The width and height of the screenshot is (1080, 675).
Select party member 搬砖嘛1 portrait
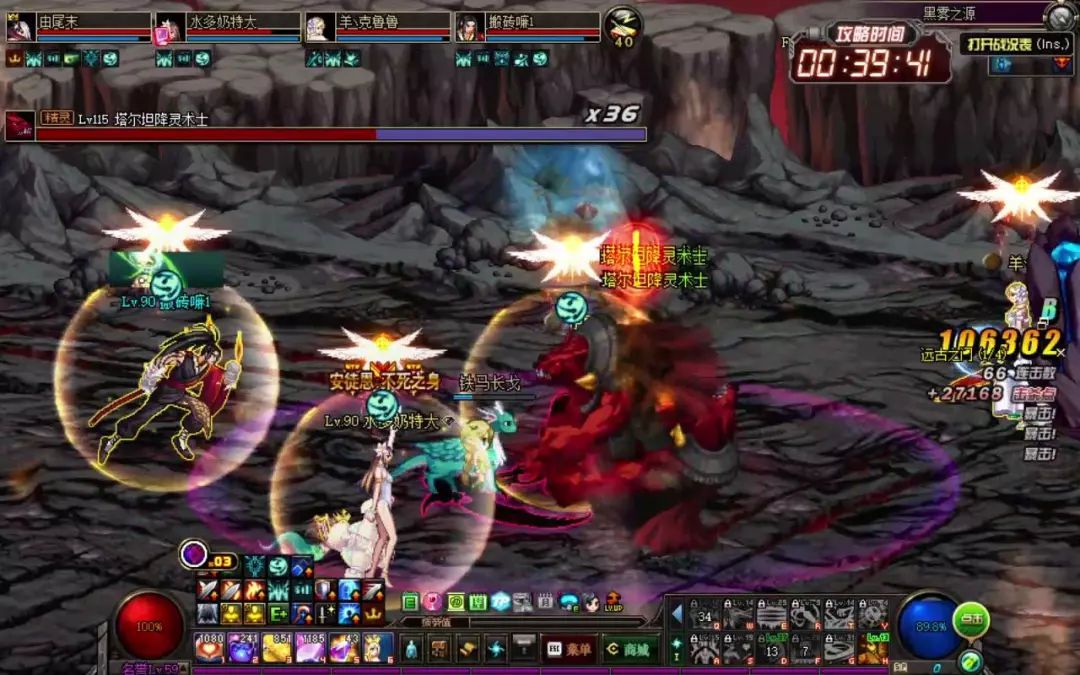tap(469, 28)
